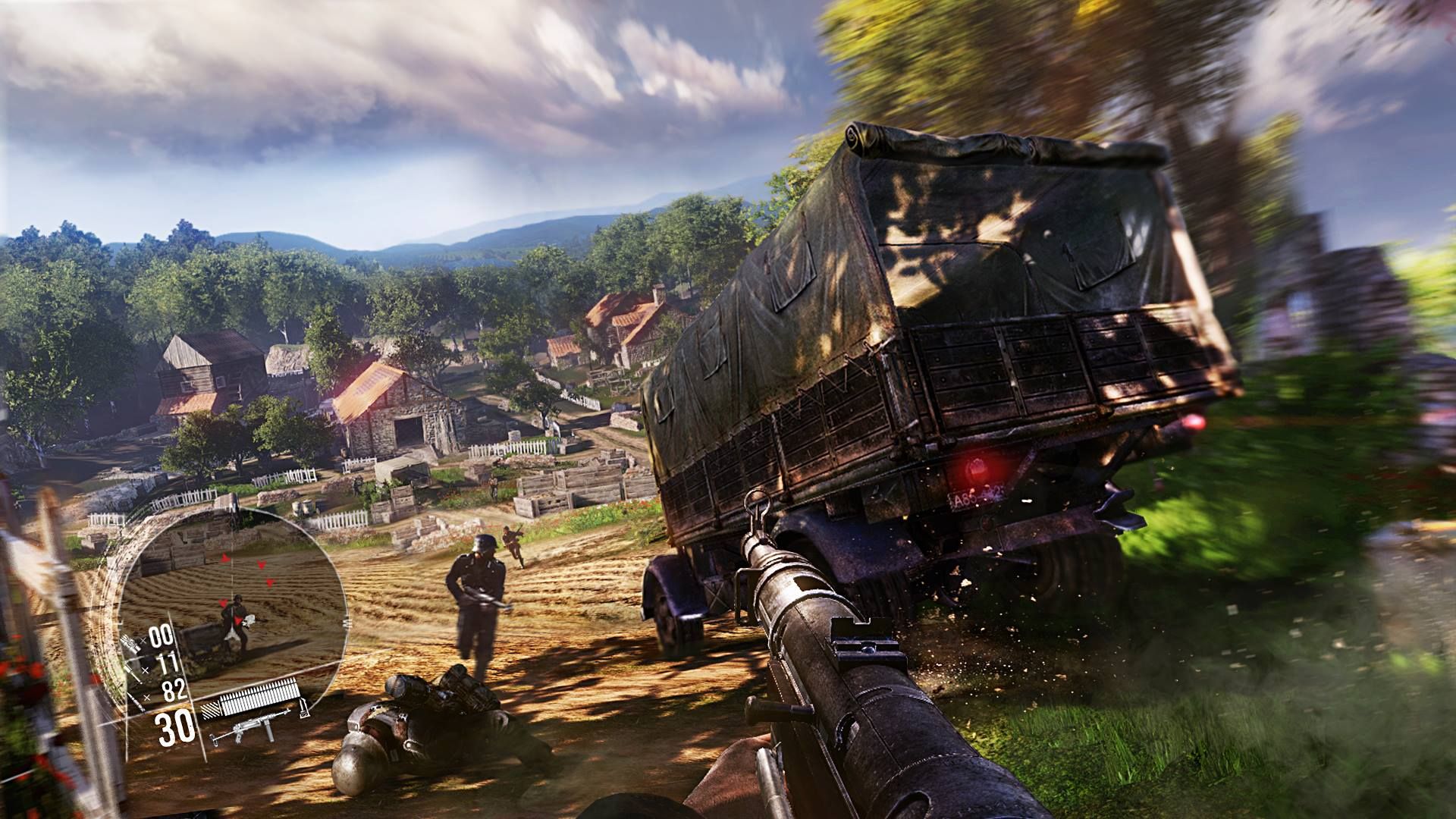
Task: Click the north 'N' marker on the minimap compass
Action: (x=233, y=504)
